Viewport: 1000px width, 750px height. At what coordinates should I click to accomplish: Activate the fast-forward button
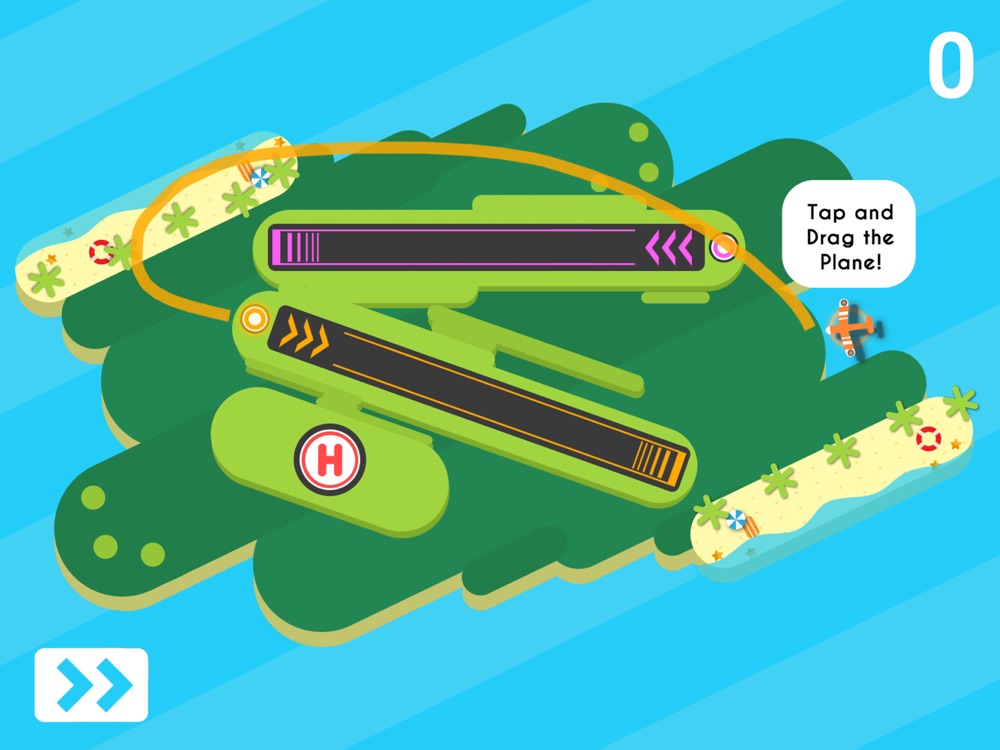[x=91, y=685]
